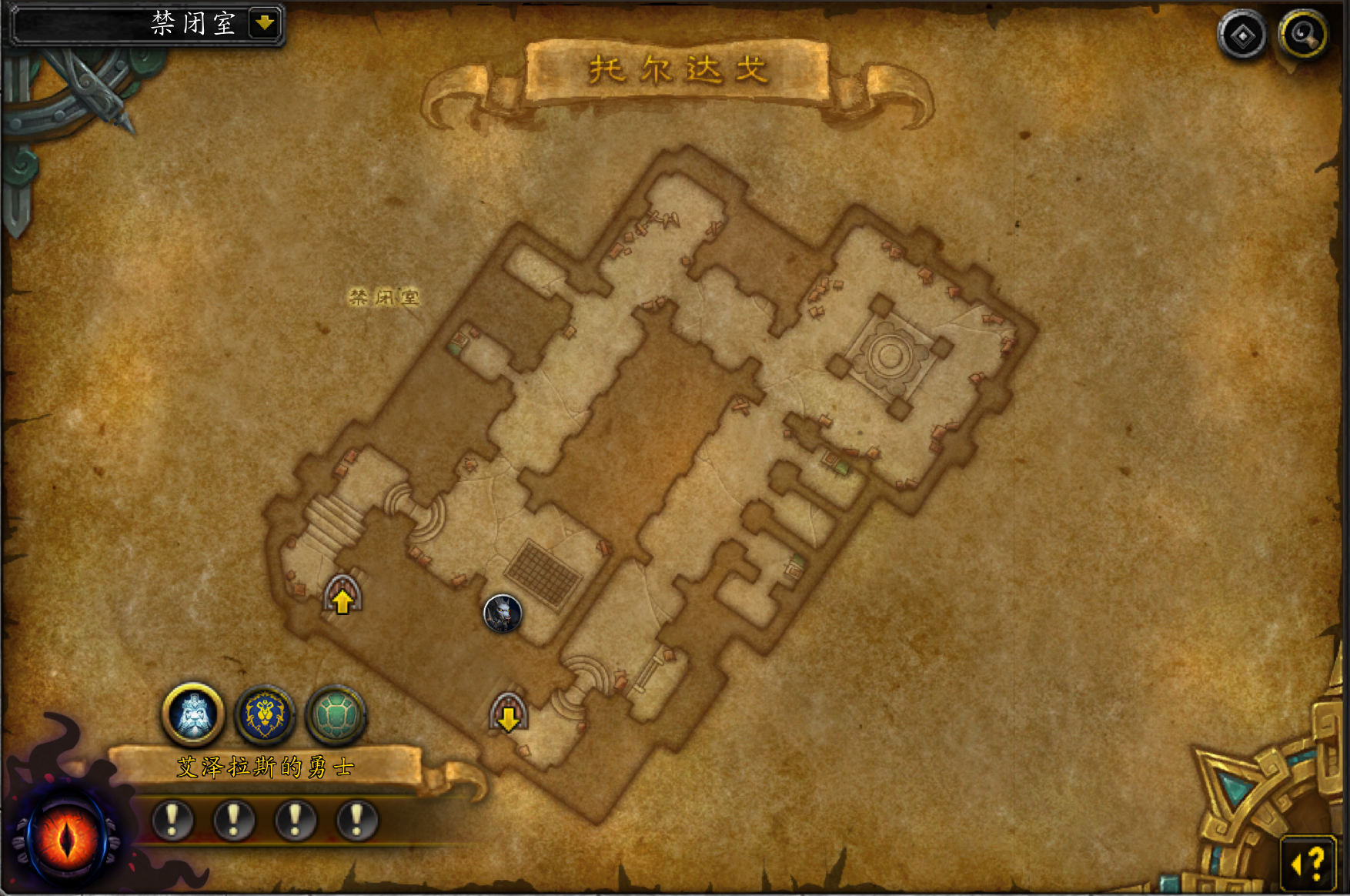Image resolution: width=1350 pixels, height=896 pixels.
Task: Choose the Alliance lion crest emblem
Action: pos(265,714)
